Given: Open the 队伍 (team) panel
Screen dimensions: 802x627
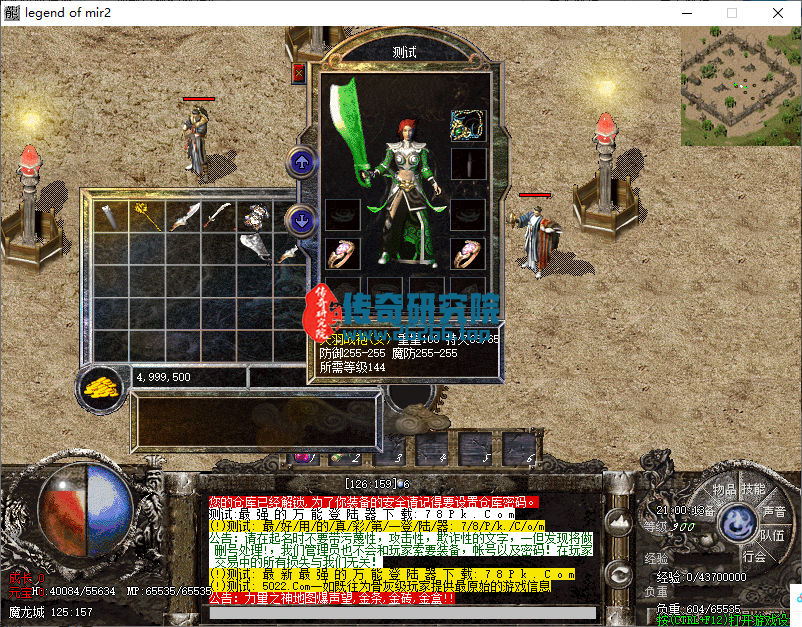Looking at the screenshot, I should coord(772,535).
